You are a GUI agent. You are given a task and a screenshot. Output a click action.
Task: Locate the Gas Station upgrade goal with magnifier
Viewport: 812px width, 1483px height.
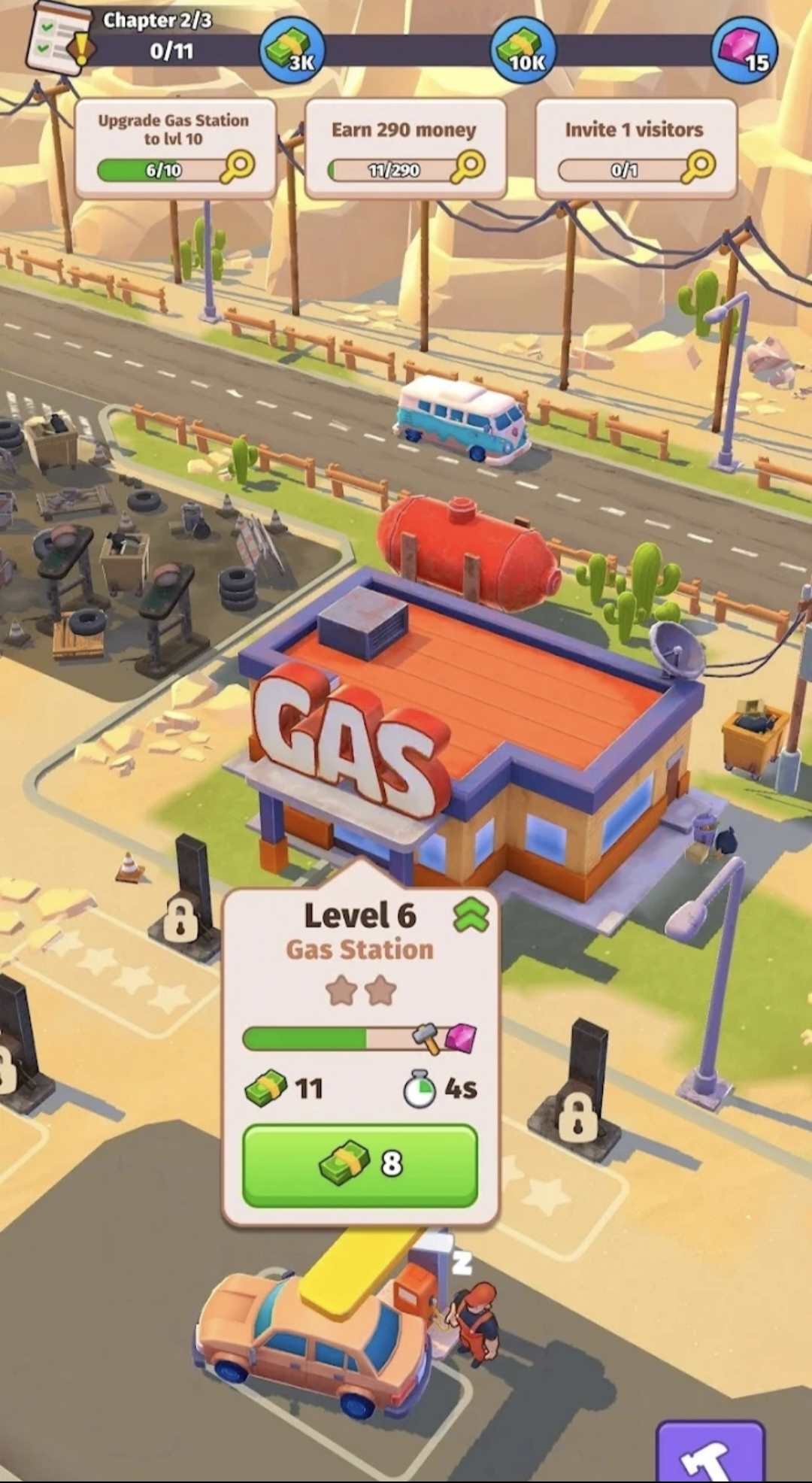tap(238, 167)
